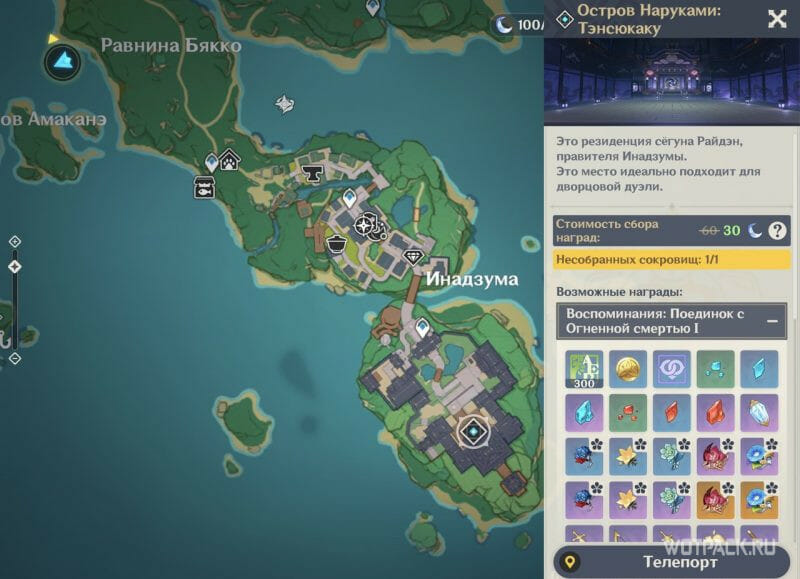
Task: Zoom in the map with the plus button
Action: (x=14, y=242)
